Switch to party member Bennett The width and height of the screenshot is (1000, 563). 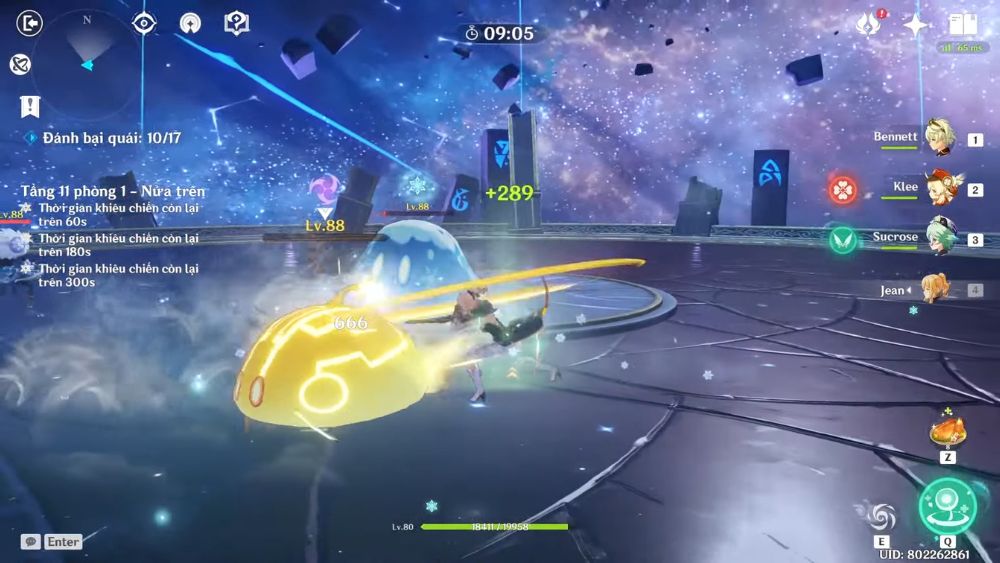pyautogui.click(x=938, y=138)
